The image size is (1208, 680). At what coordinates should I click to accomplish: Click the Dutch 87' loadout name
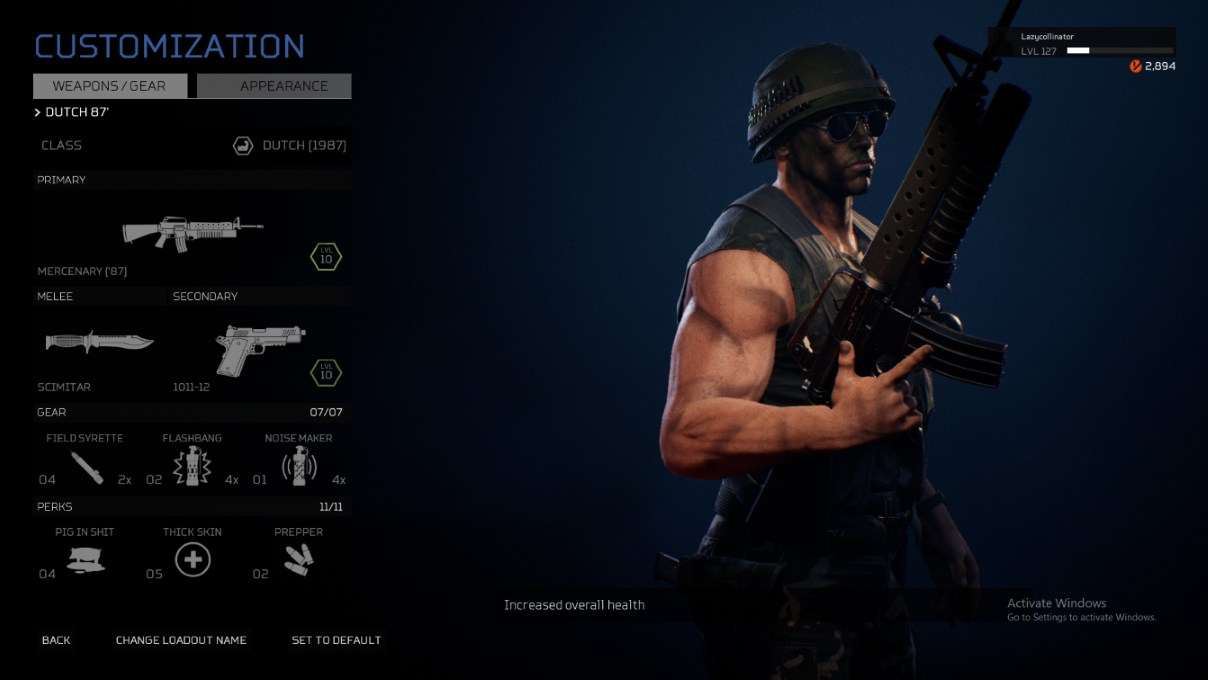(76, 113)
